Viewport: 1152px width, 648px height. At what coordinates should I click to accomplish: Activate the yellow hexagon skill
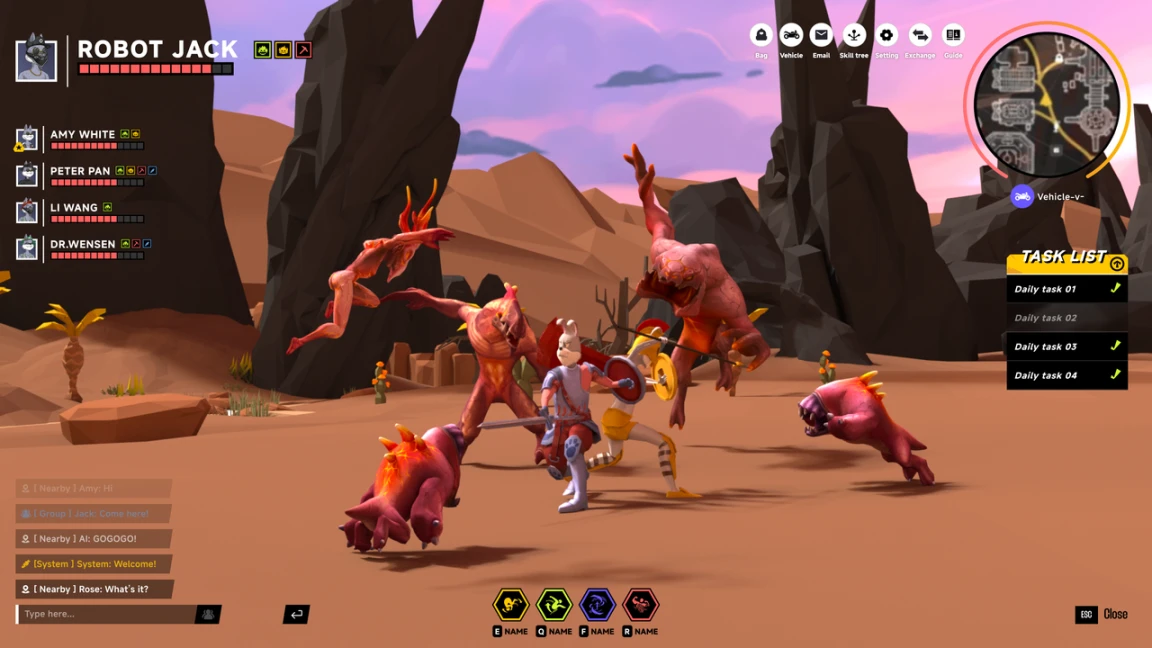[x=510, y=604]
